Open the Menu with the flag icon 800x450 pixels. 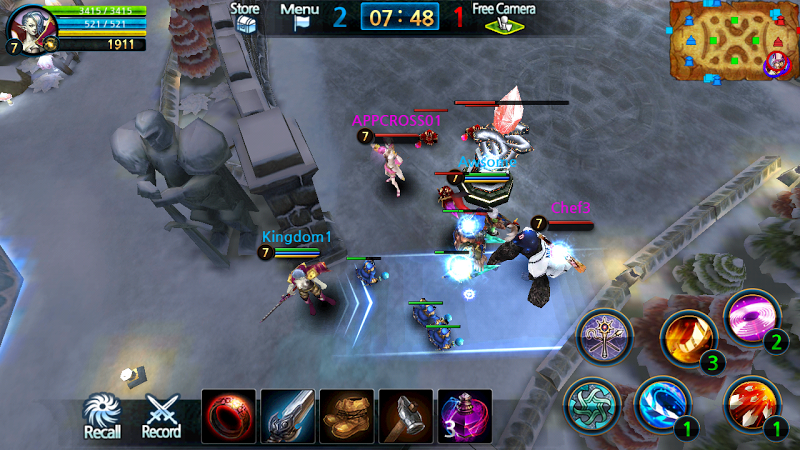pyautogui.click(x=300, y=17)
